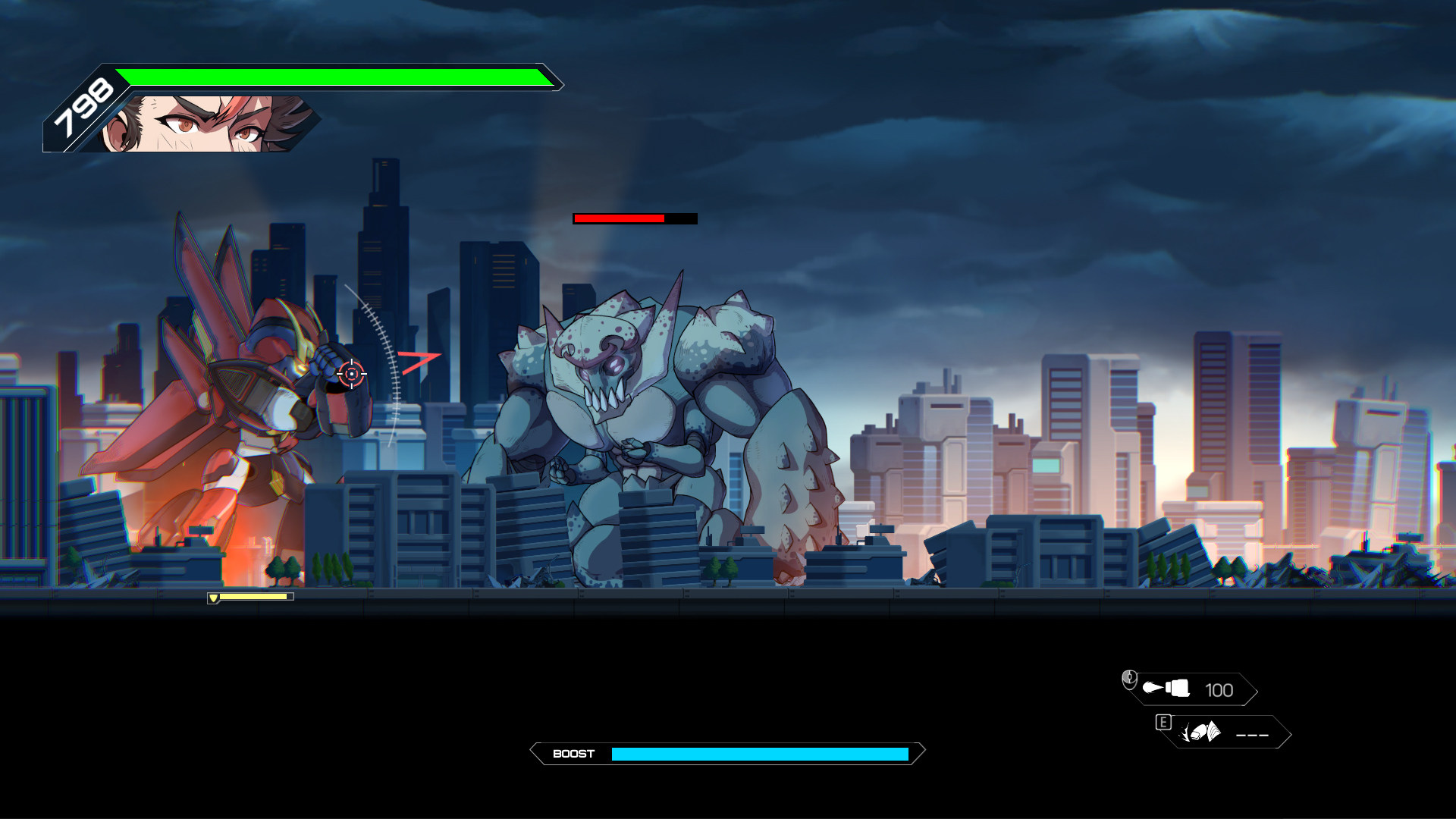The height and width of the screenshot is (819, 1456).
Task: Select the rocket punch weapon icon
Action: [1166, 689]
